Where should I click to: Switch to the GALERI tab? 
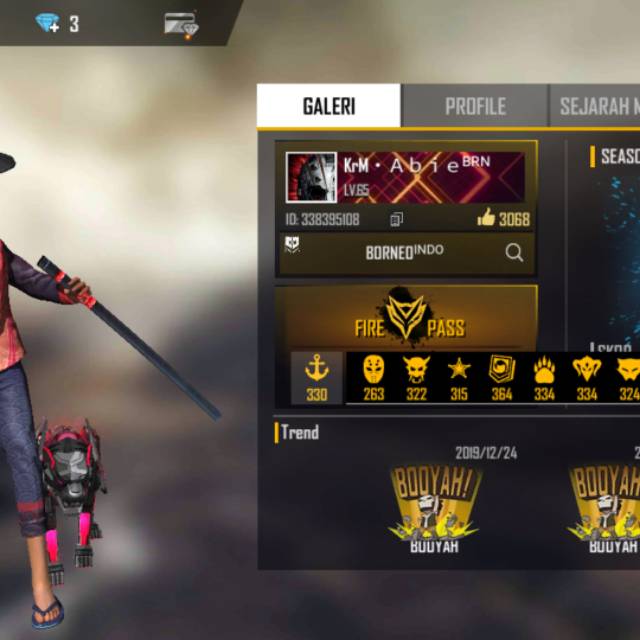point(328,106)
